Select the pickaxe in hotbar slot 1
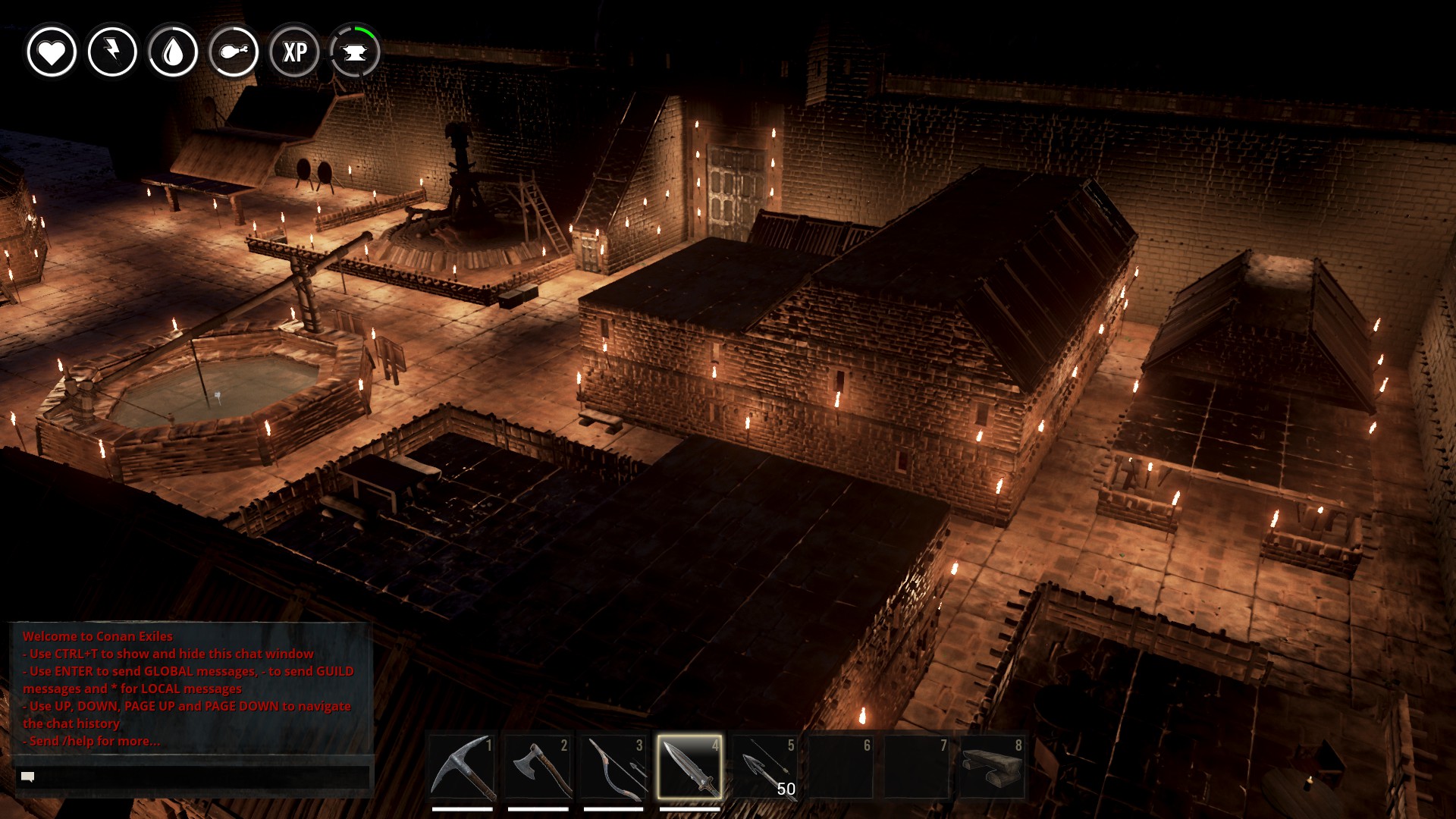 point(462,767)
